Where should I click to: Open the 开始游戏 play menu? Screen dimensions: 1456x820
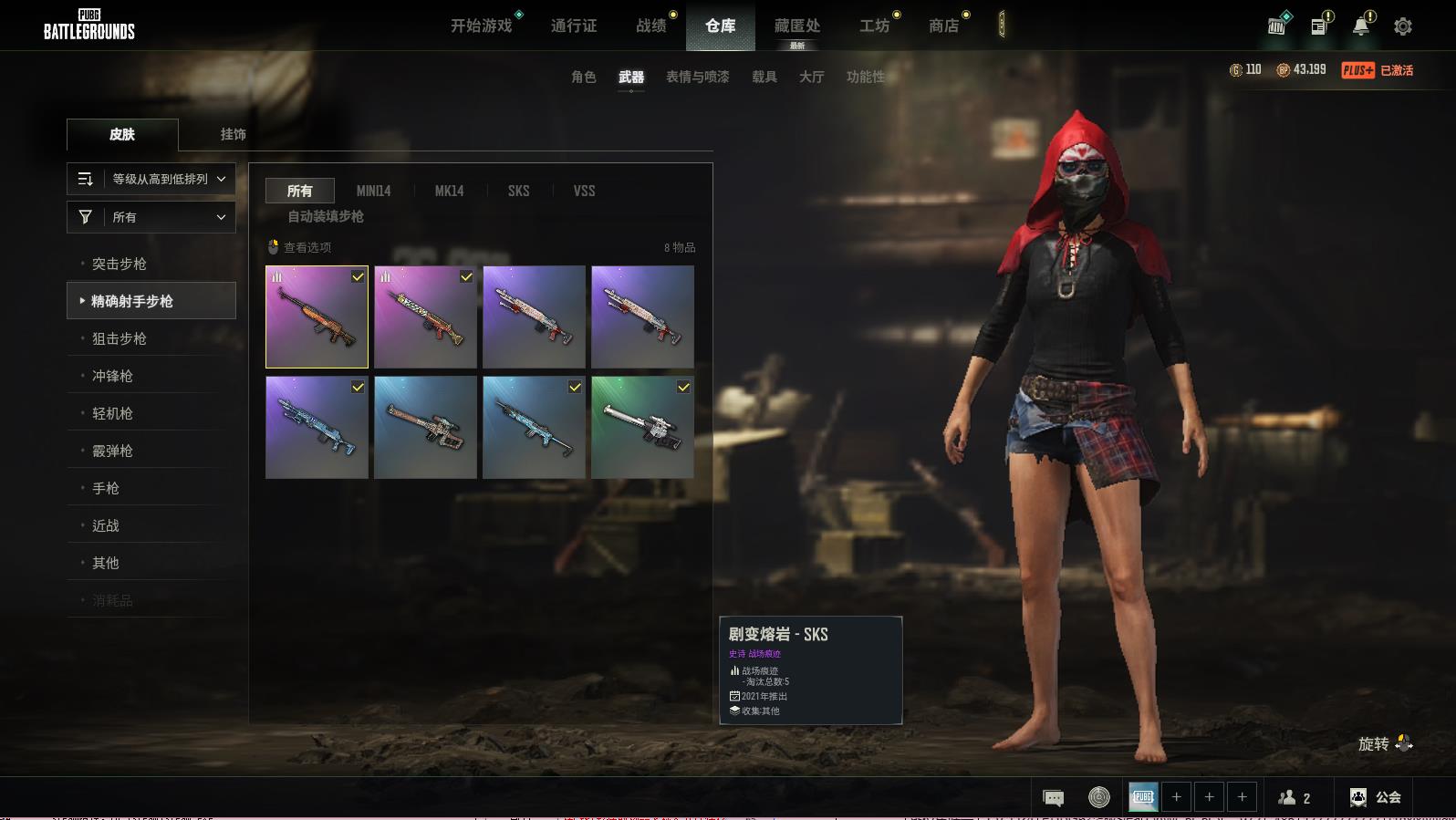click(482, 26)
